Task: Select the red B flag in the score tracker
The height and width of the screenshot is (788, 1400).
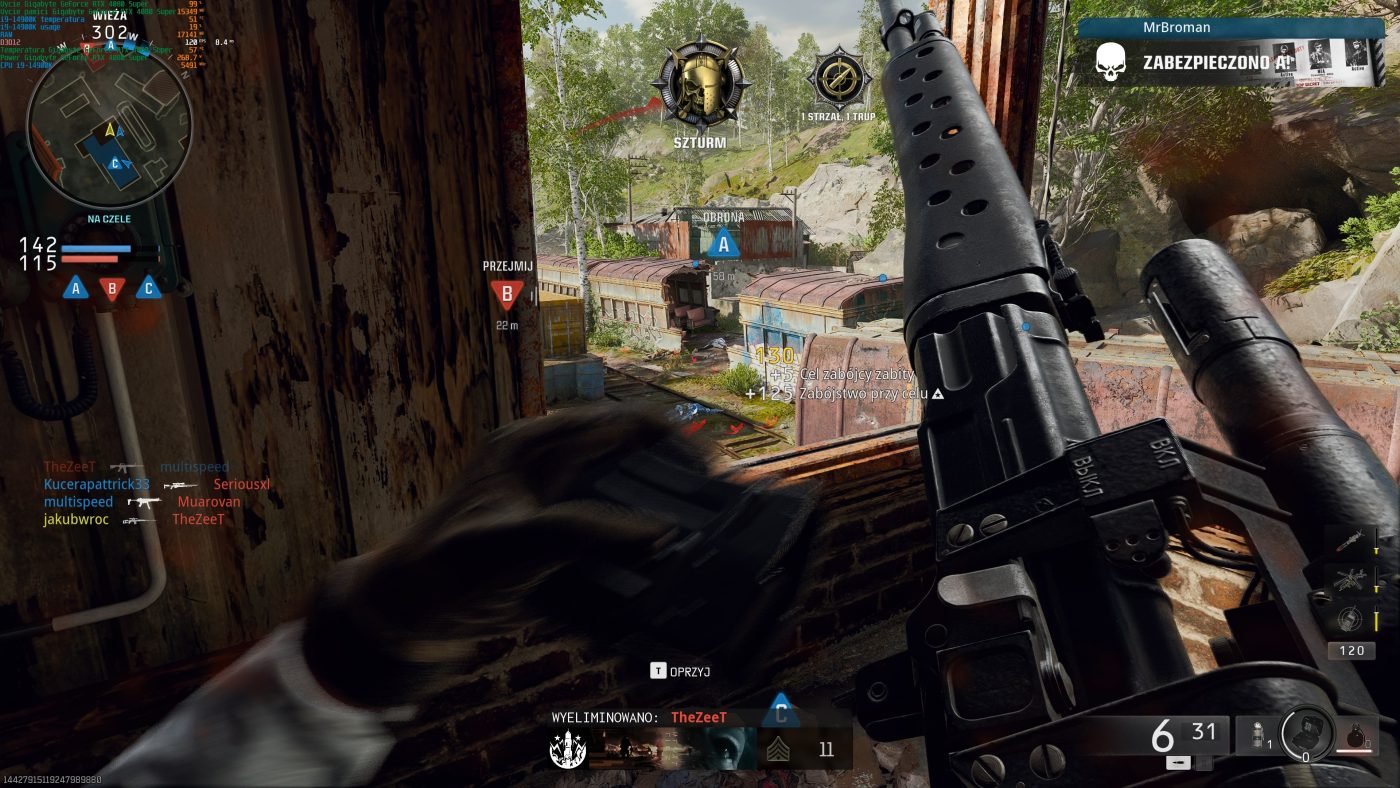Action: coord(112,288)
